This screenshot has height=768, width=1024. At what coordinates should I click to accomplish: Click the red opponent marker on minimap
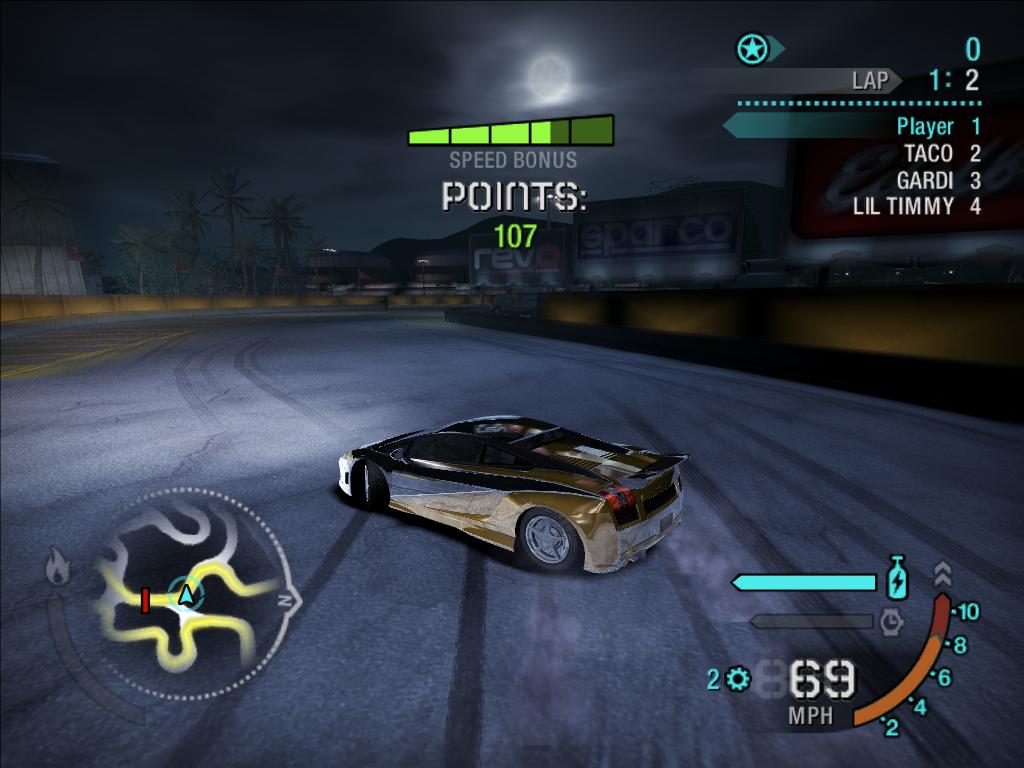coord(145,600)
